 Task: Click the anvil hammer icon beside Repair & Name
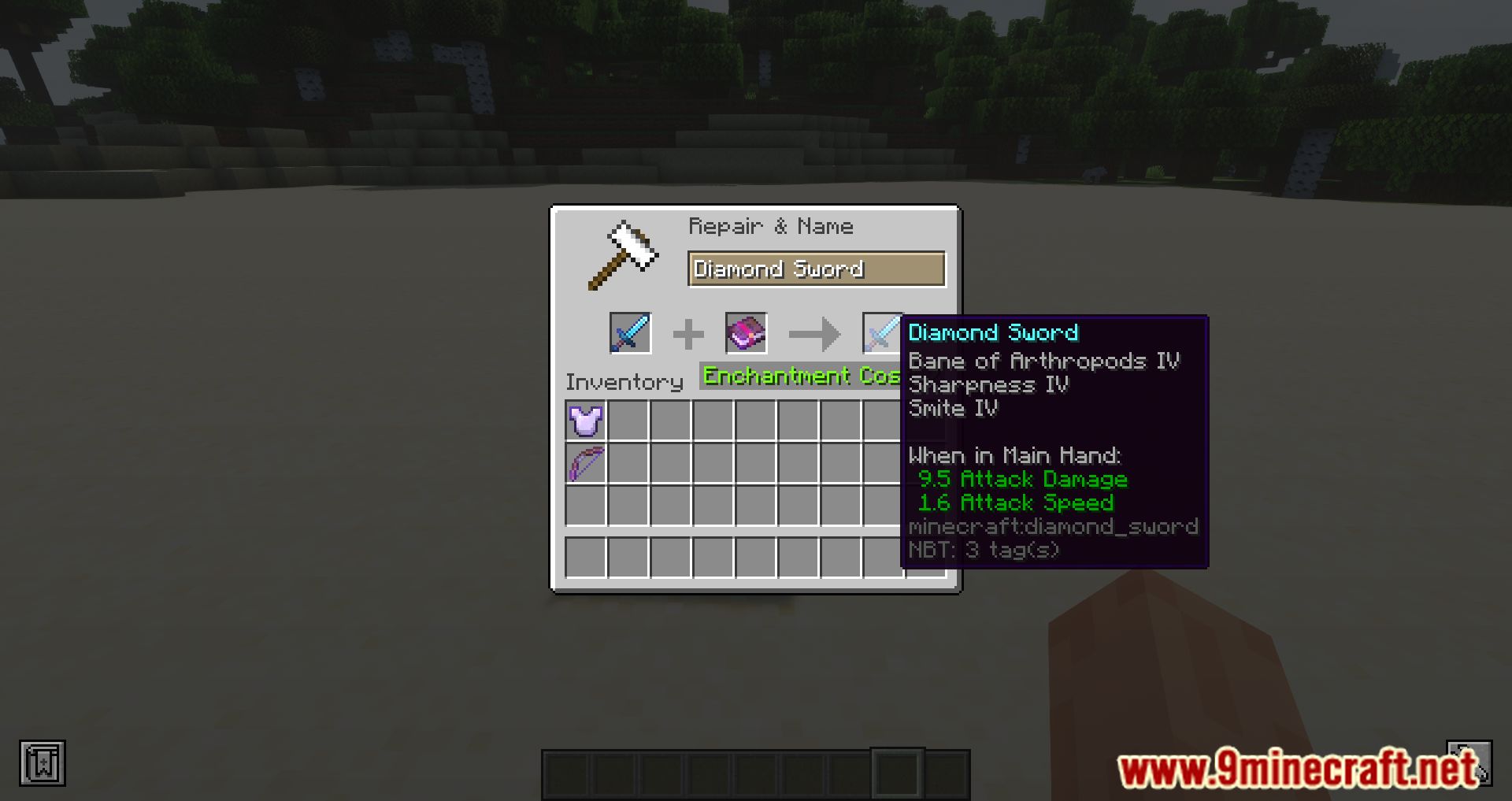[x=624, y=254]
